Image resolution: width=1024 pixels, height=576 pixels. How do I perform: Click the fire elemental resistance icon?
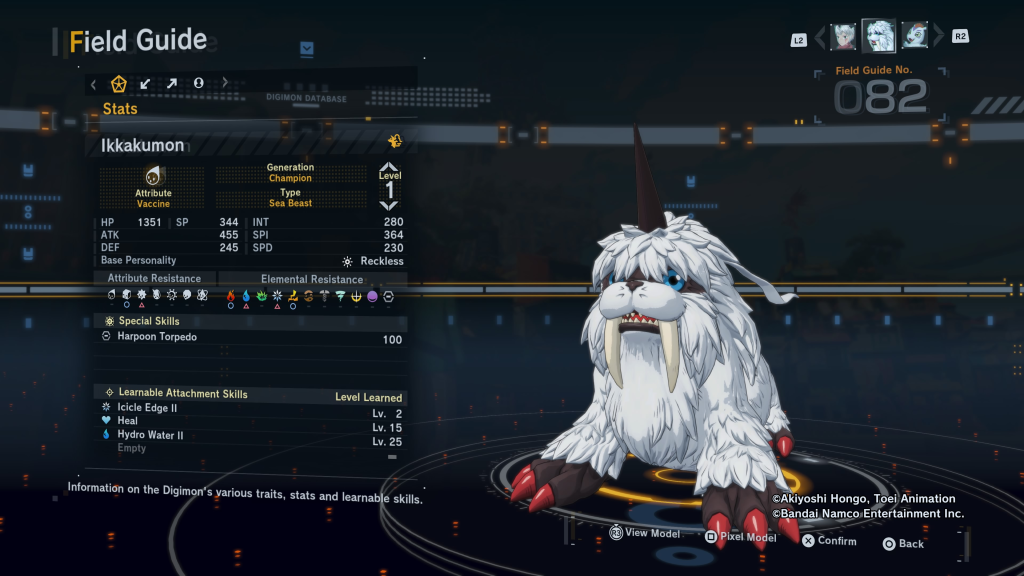click(231, 296)
